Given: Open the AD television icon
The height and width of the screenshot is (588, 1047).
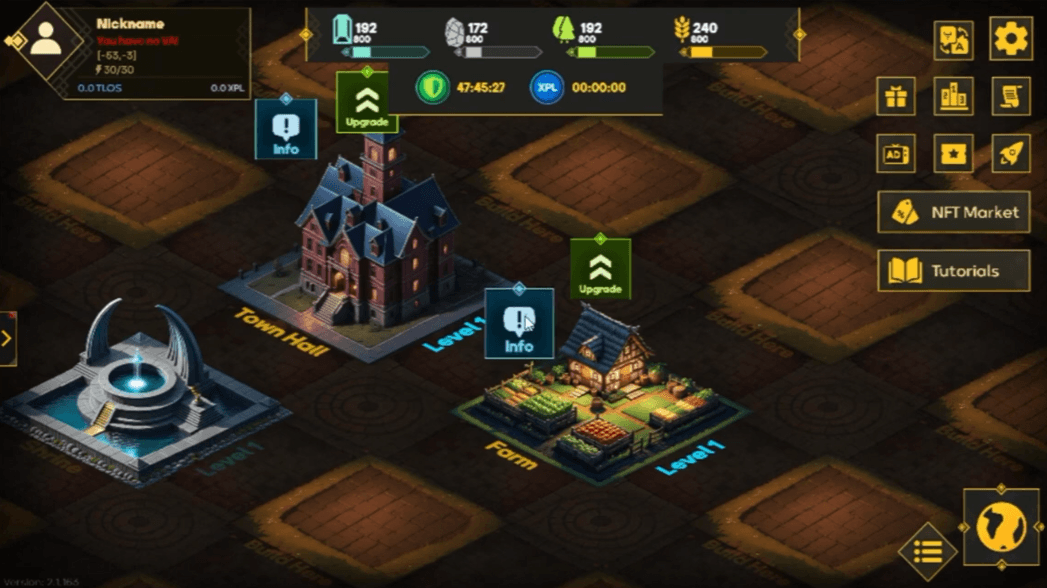Looking at the screenshot, I should tap(895, 154).
